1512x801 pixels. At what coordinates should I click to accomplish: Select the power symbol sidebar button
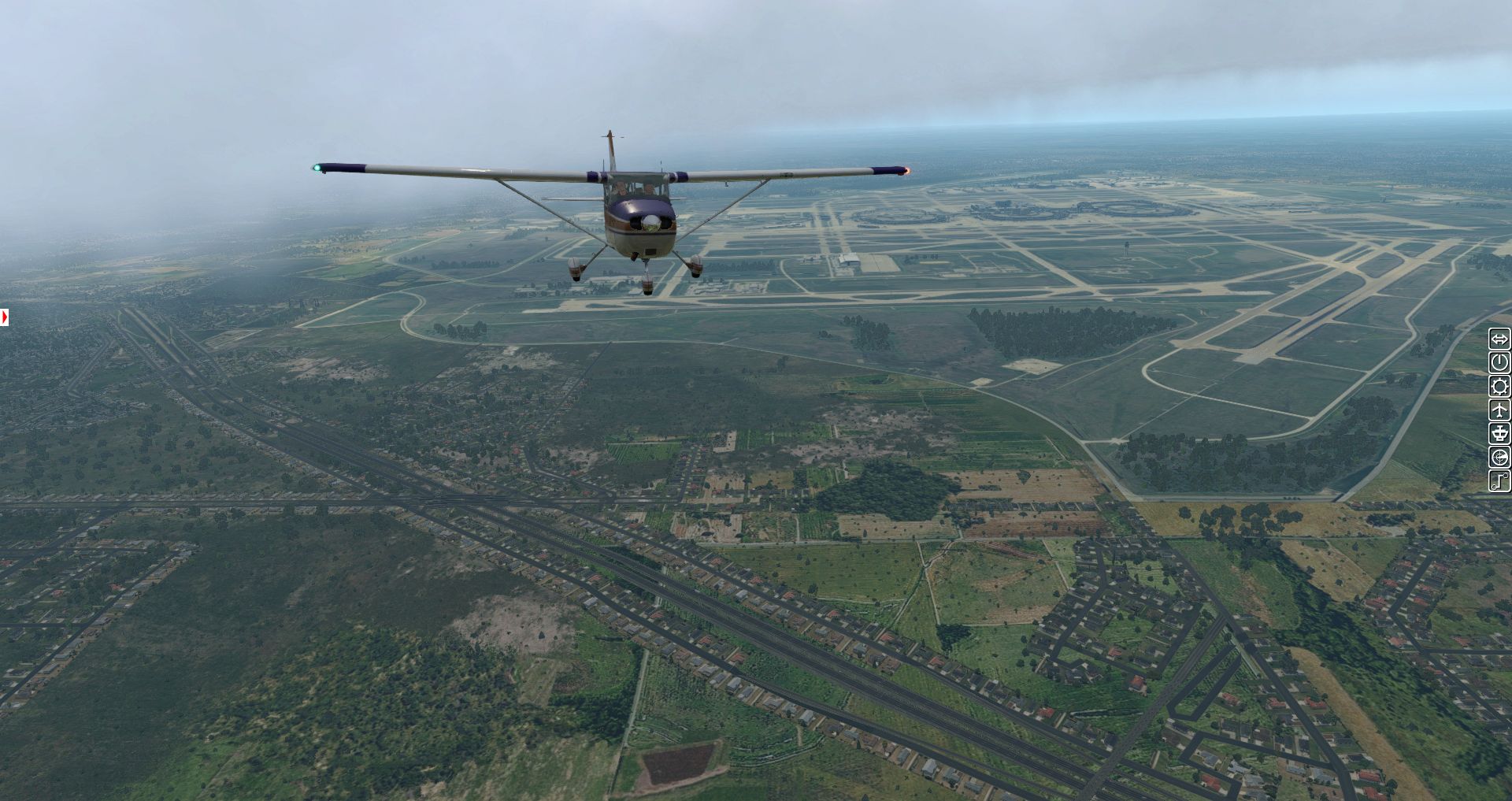click(x=1499, y=363)
